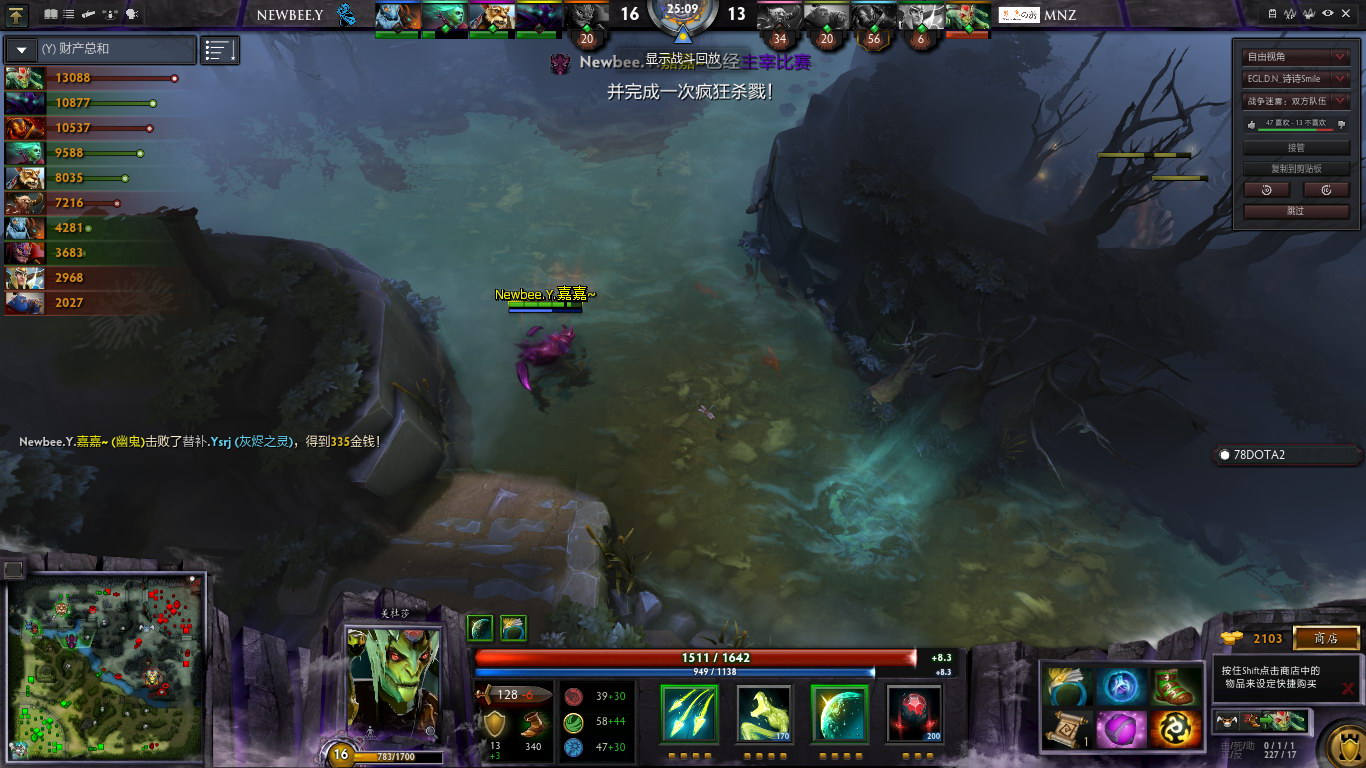The image size is (1366, 768).
Task: Click the 接管 take-over button
Action: [1296, 147]
